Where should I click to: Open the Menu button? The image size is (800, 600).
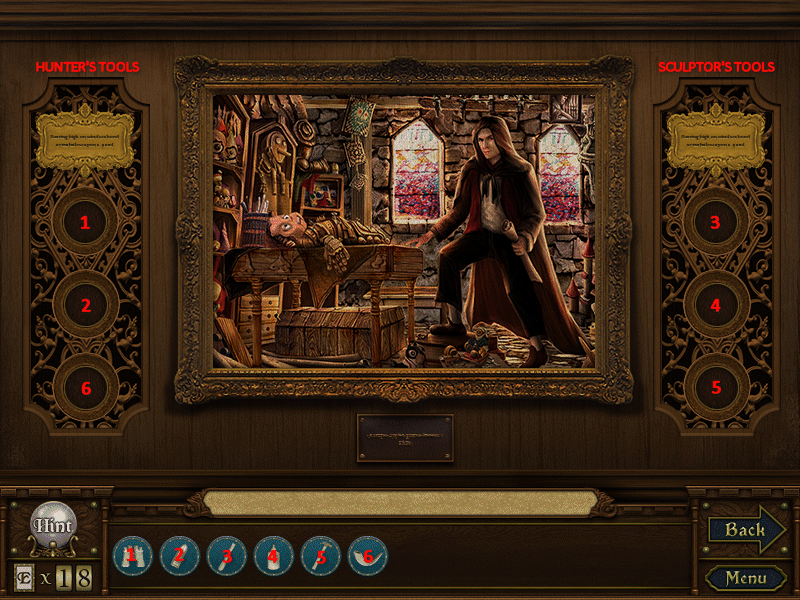point(746,578)
